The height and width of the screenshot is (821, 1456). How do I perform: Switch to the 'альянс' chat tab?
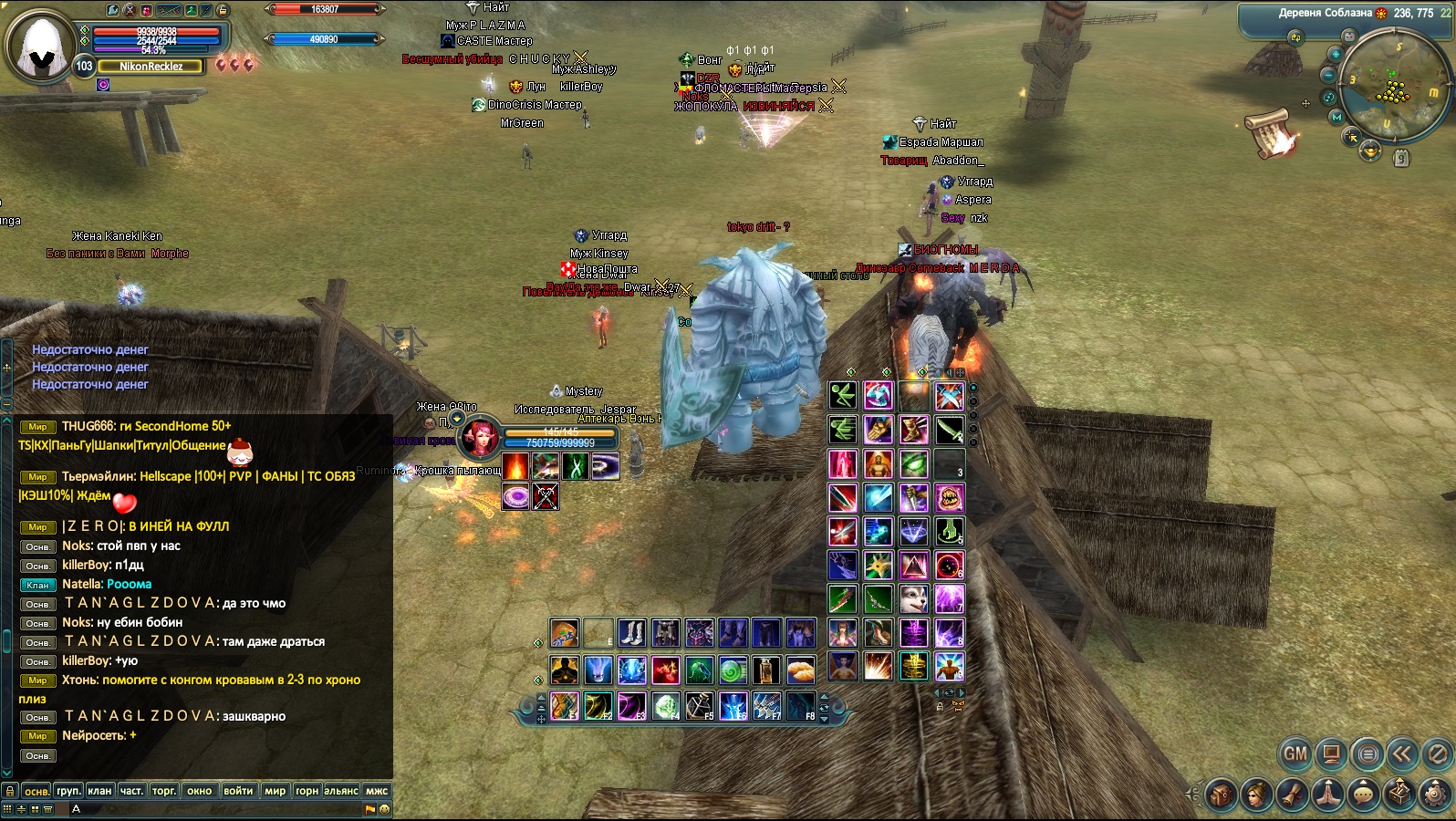tap(341, 791)
